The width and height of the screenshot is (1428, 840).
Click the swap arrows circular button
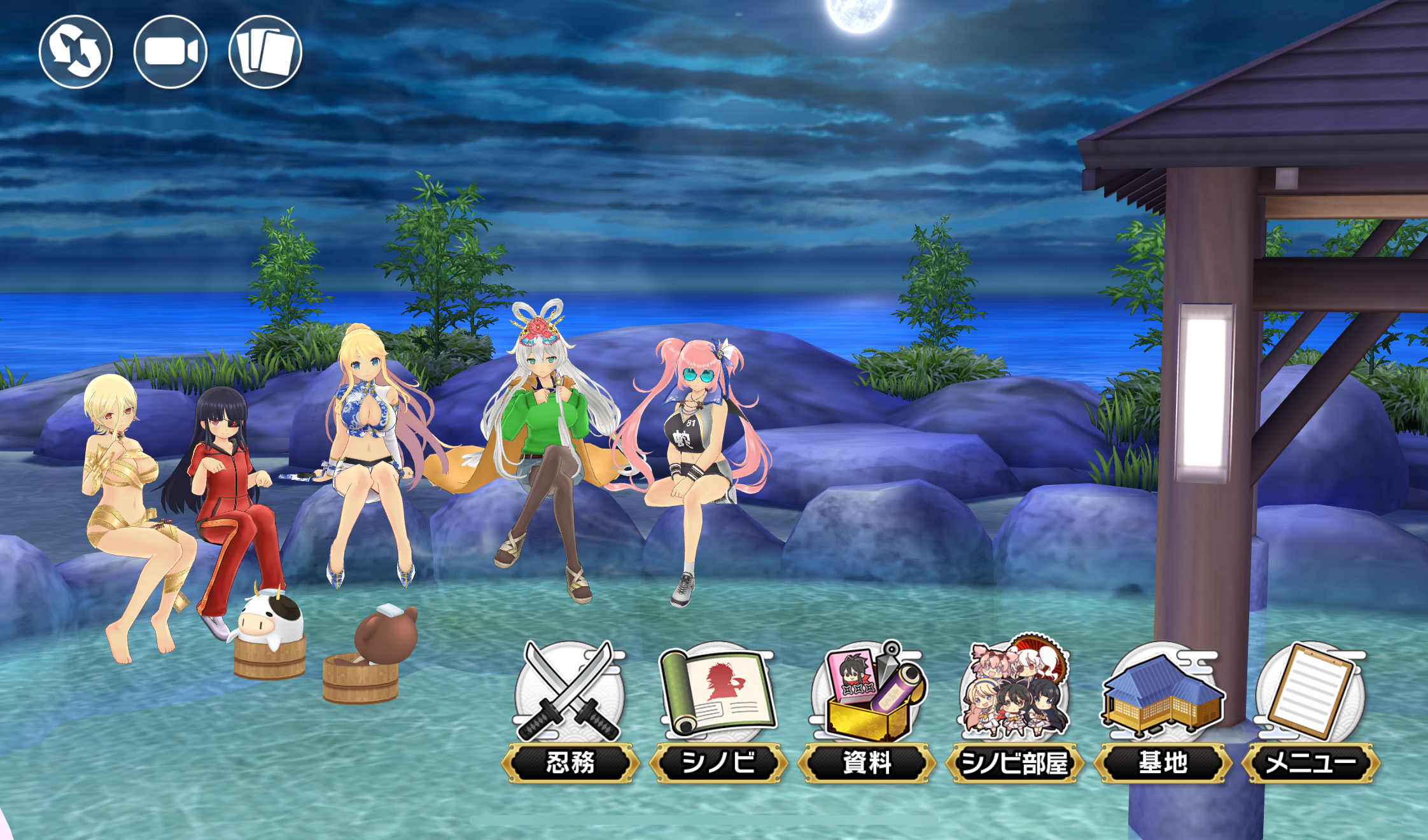(76, 52)
